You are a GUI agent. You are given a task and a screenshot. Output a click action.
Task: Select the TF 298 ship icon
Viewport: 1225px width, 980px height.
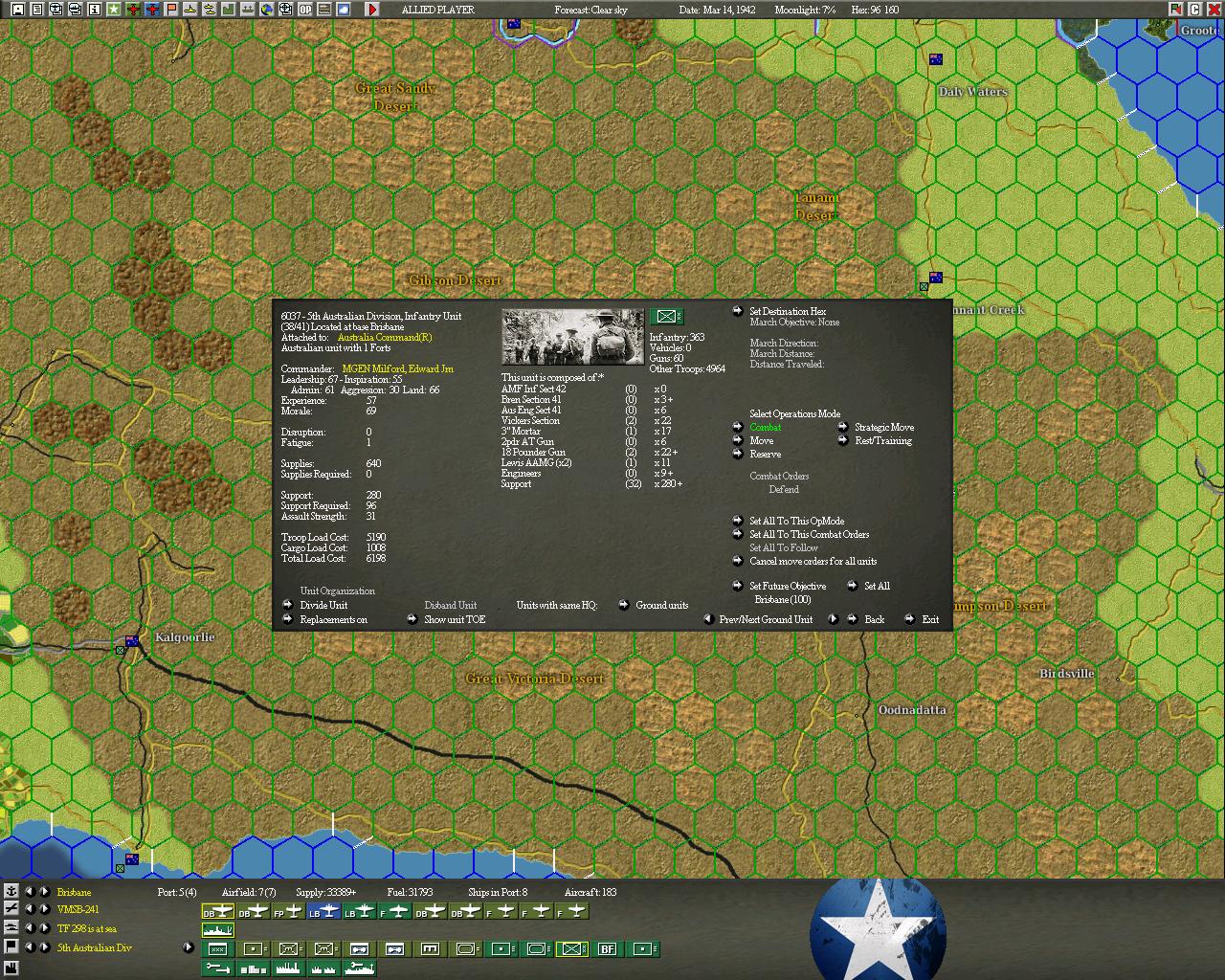[217, 929]
